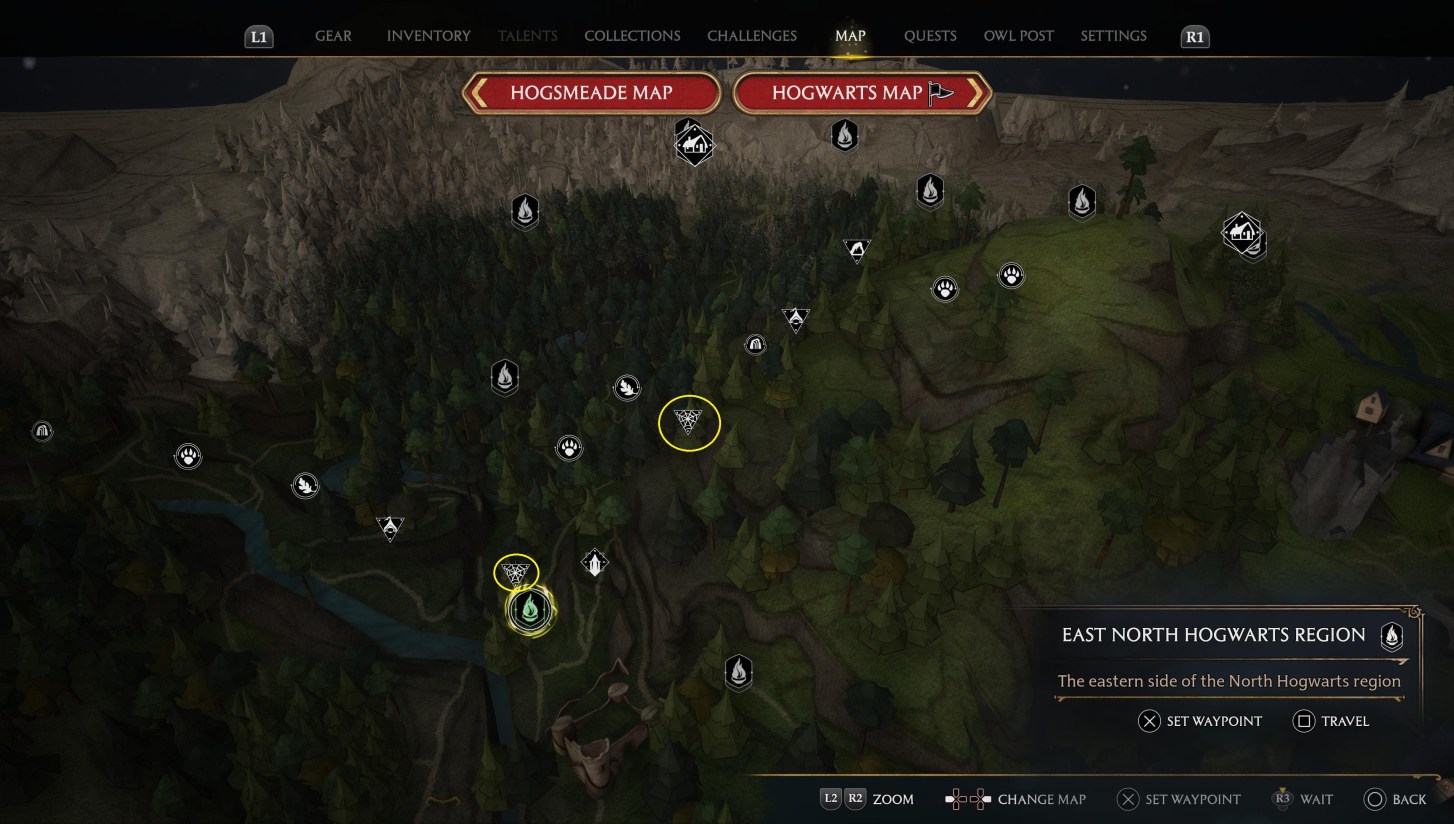The height and width of the screenshot is (824, 1454).
Task: Click the bandit camp triangle marker below the cliffs
Action: point(857,251)
